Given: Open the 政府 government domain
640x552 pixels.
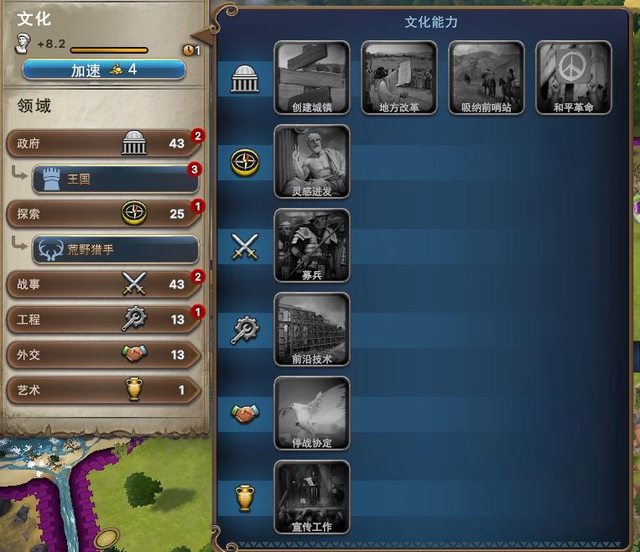Looking at the screenshot, I should [100, 143].
